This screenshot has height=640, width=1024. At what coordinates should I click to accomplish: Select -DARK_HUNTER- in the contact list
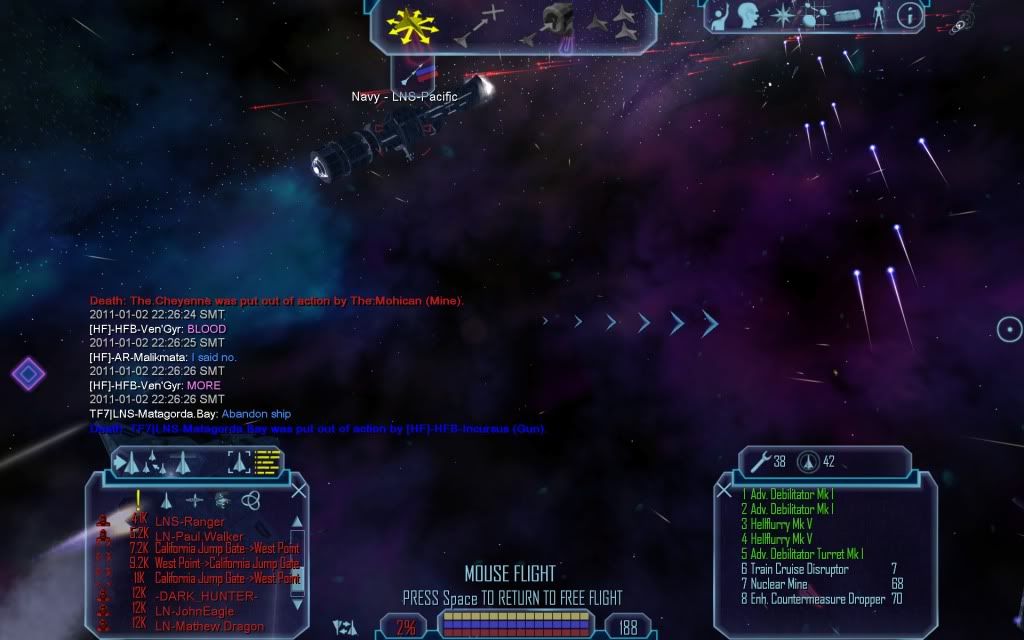[x=206, y=596]
